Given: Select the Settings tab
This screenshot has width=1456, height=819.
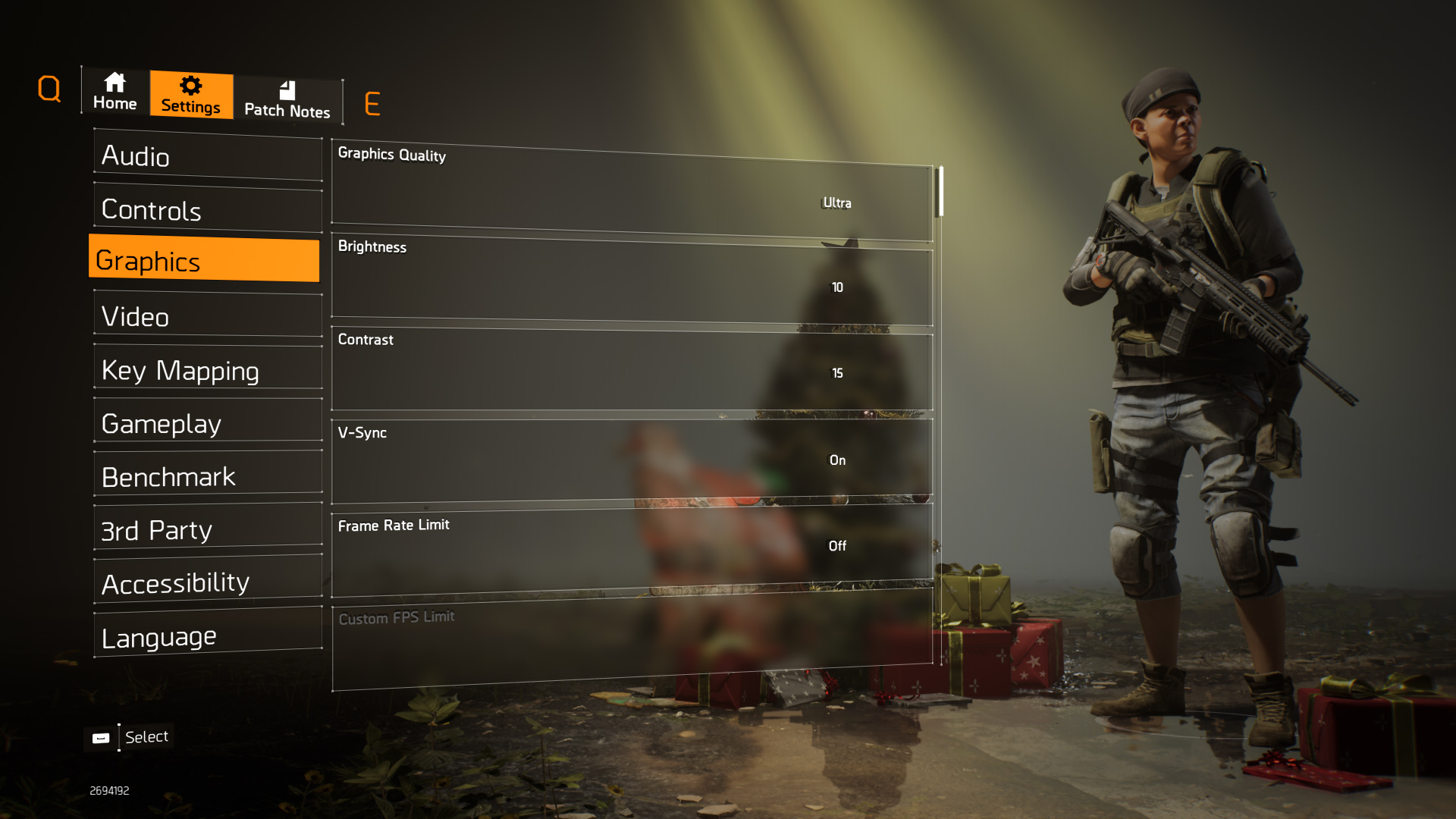Looking at the screenshot, I should (x=191, y=95).
